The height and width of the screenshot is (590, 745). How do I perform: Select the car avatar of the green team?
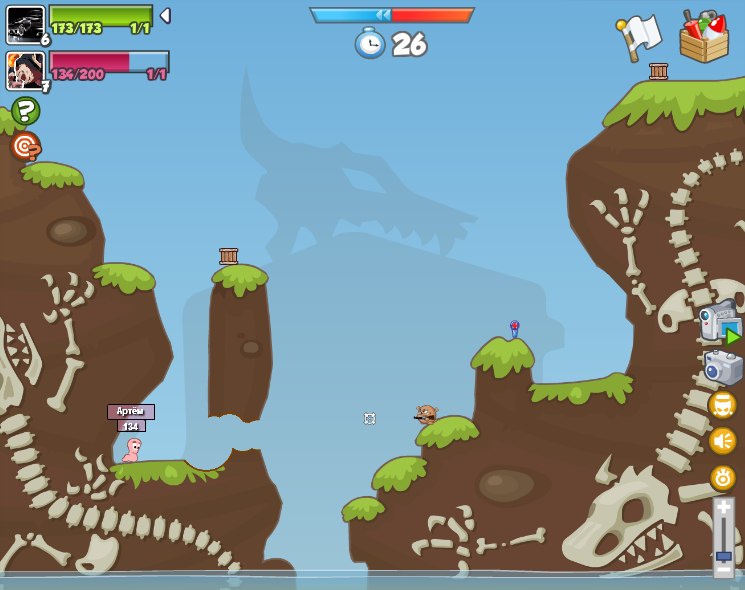[x=25, y=24]
